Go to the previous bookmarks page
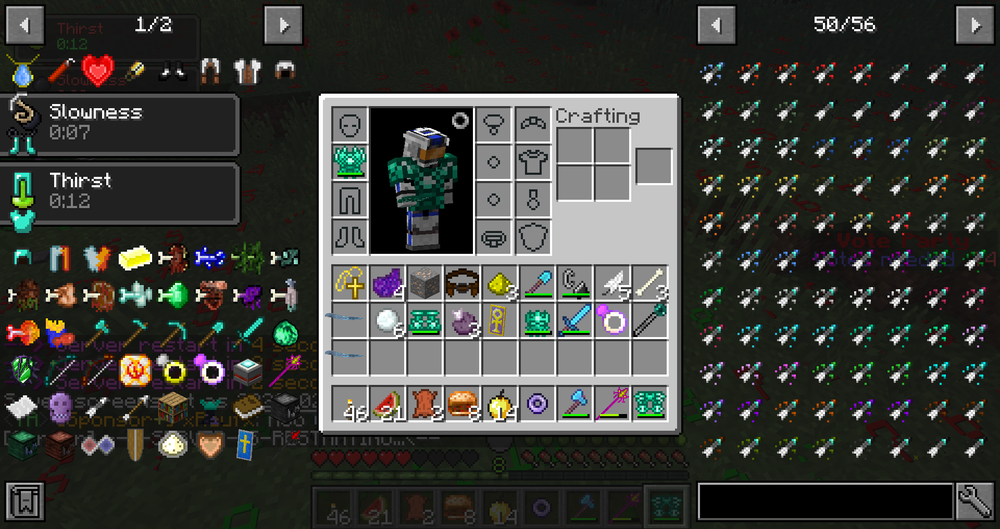 point(24,23)
